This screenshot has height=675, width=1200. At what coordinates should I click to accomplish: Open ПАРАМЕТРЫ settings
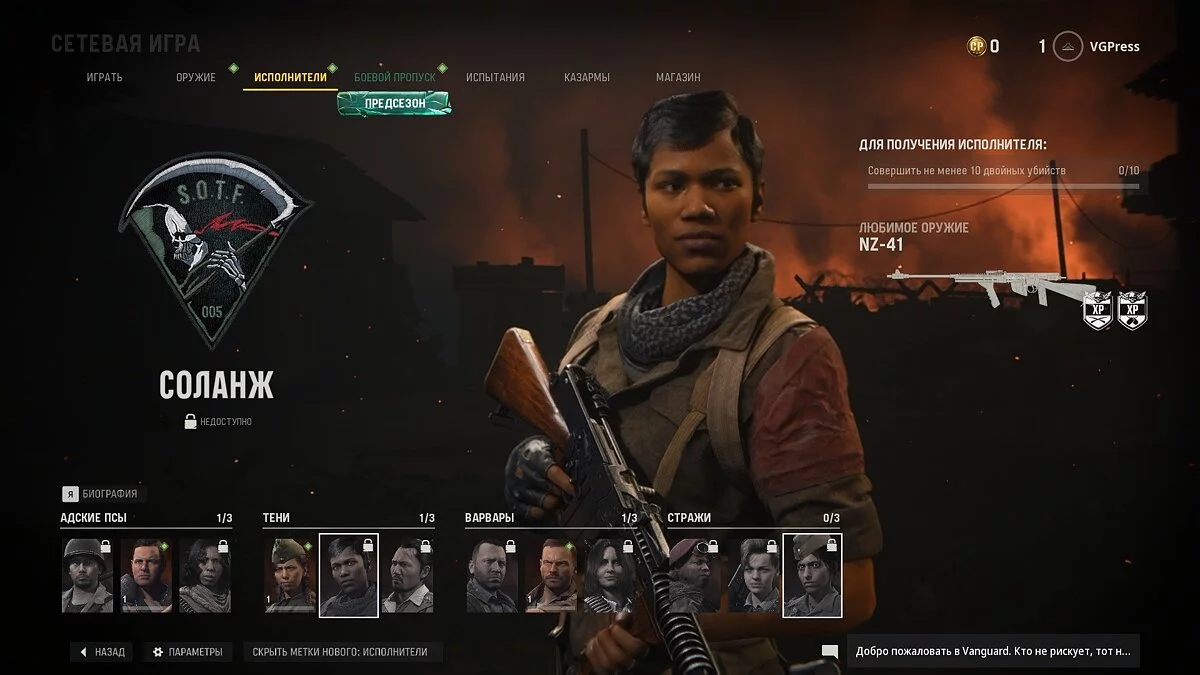click(187, 652)
